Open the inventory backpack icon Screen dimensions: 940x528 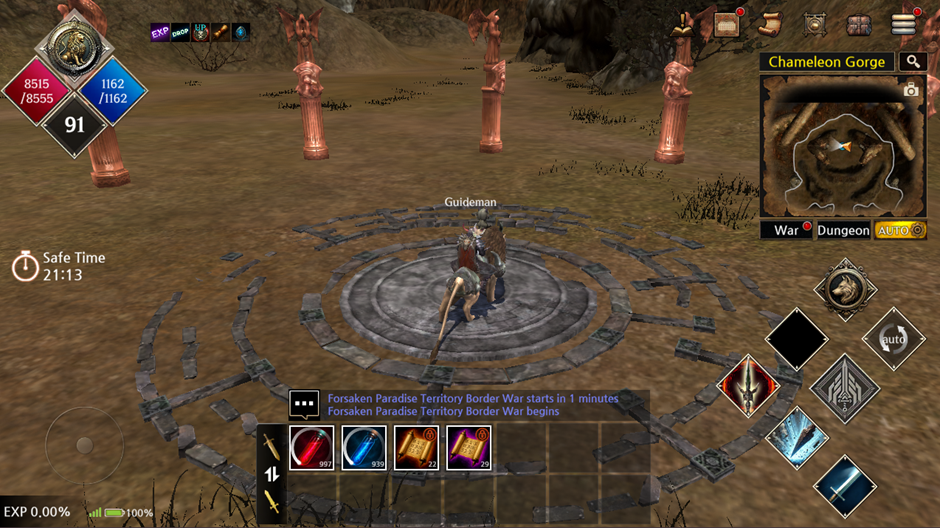tap(858, 25)
